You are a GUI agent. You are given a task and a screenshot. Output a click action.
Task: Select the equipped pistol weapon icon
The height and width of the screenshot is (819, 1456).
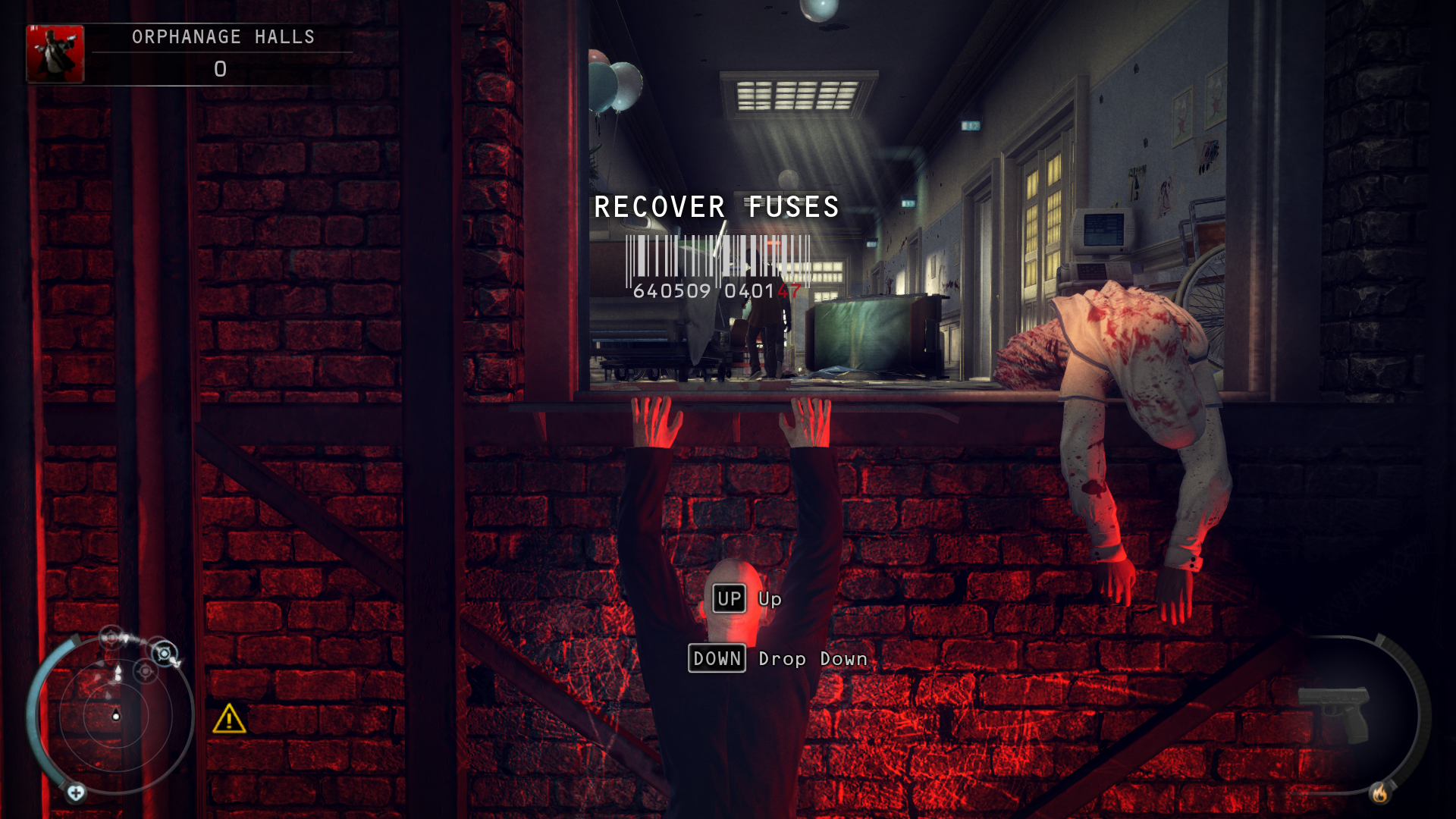[1333, 714]
